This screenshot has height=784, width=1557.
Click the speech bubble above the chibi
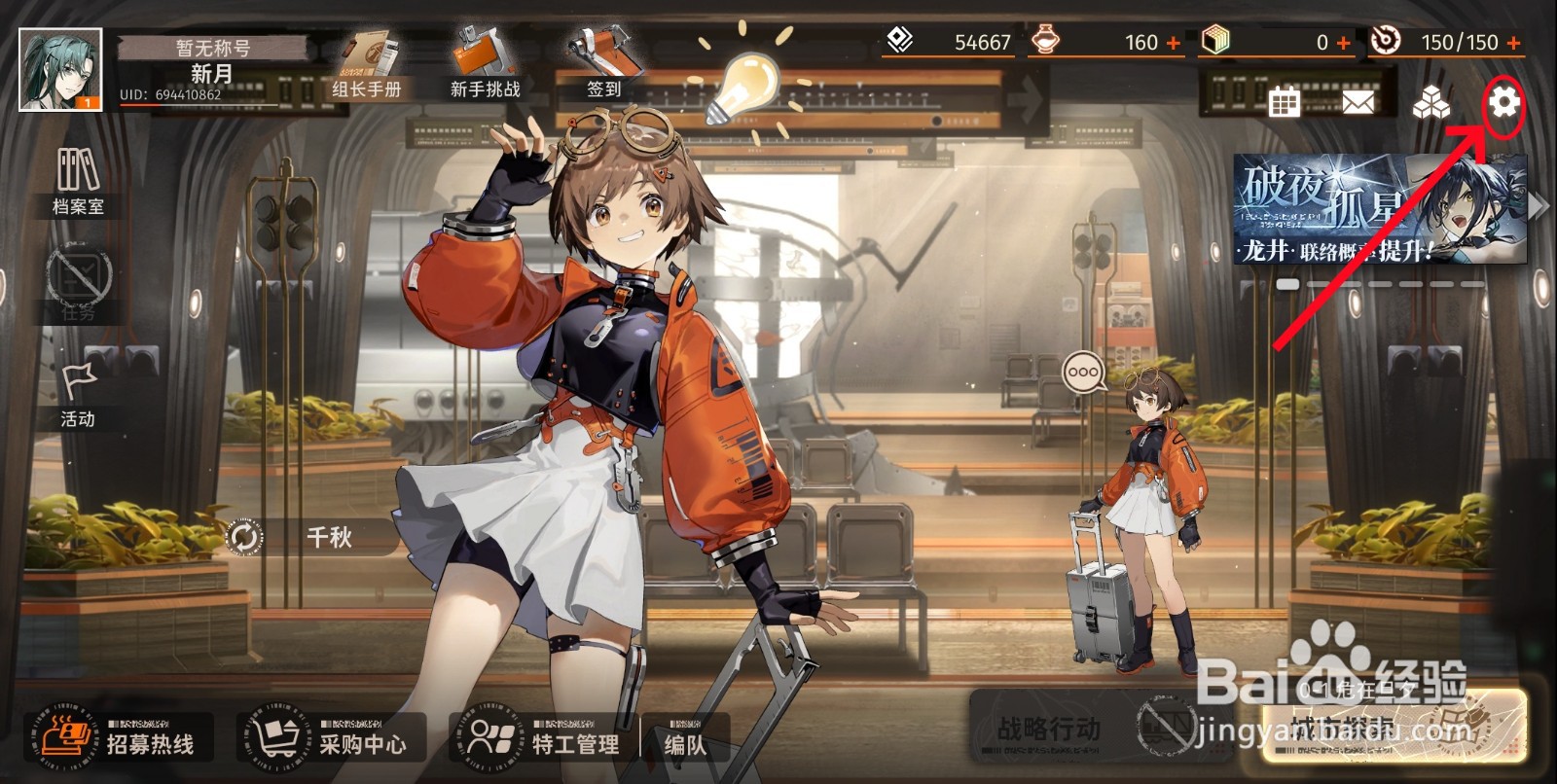point(1083,373)
